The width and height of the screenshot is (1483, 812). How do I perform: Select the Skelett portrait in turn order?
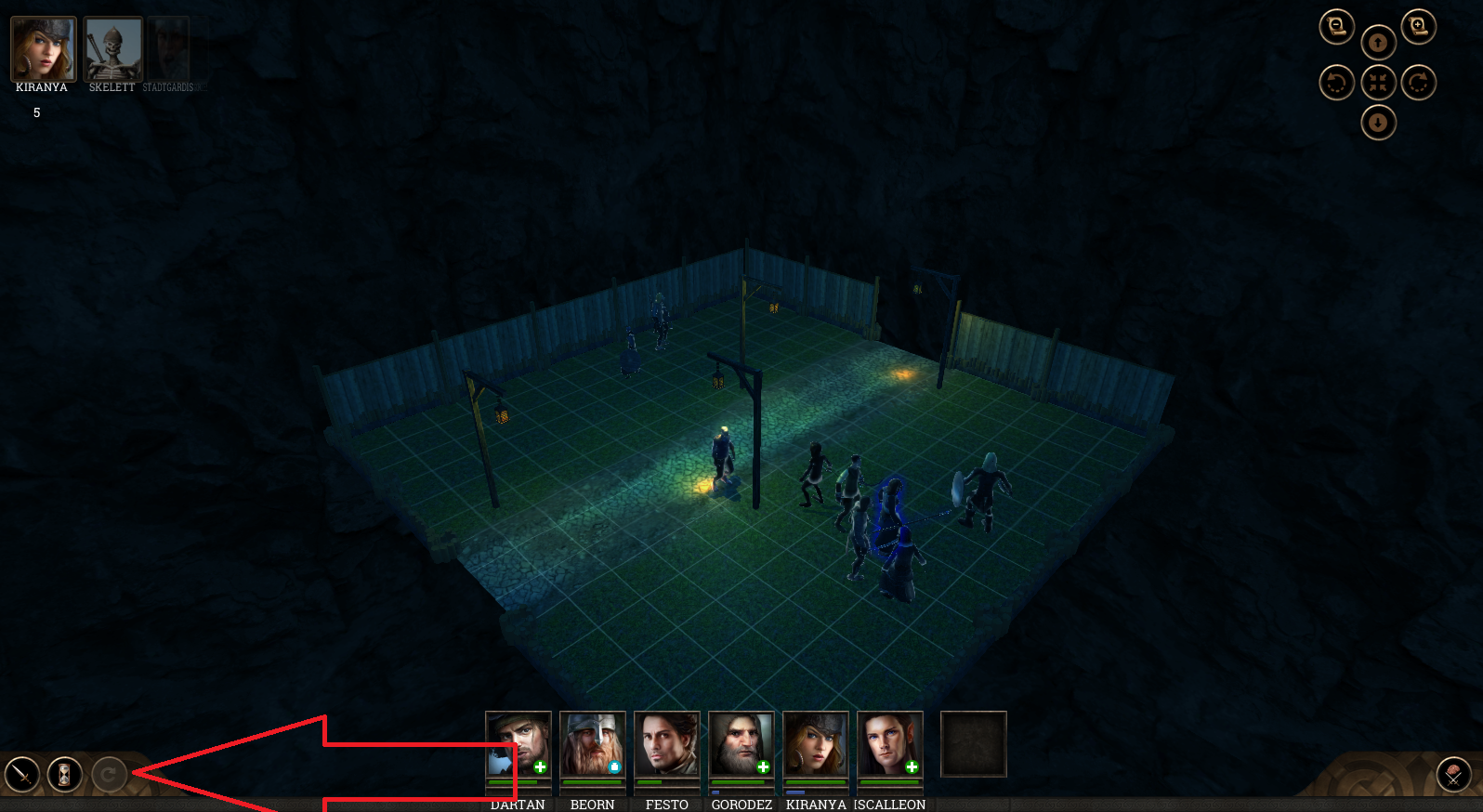coord(112,48)
